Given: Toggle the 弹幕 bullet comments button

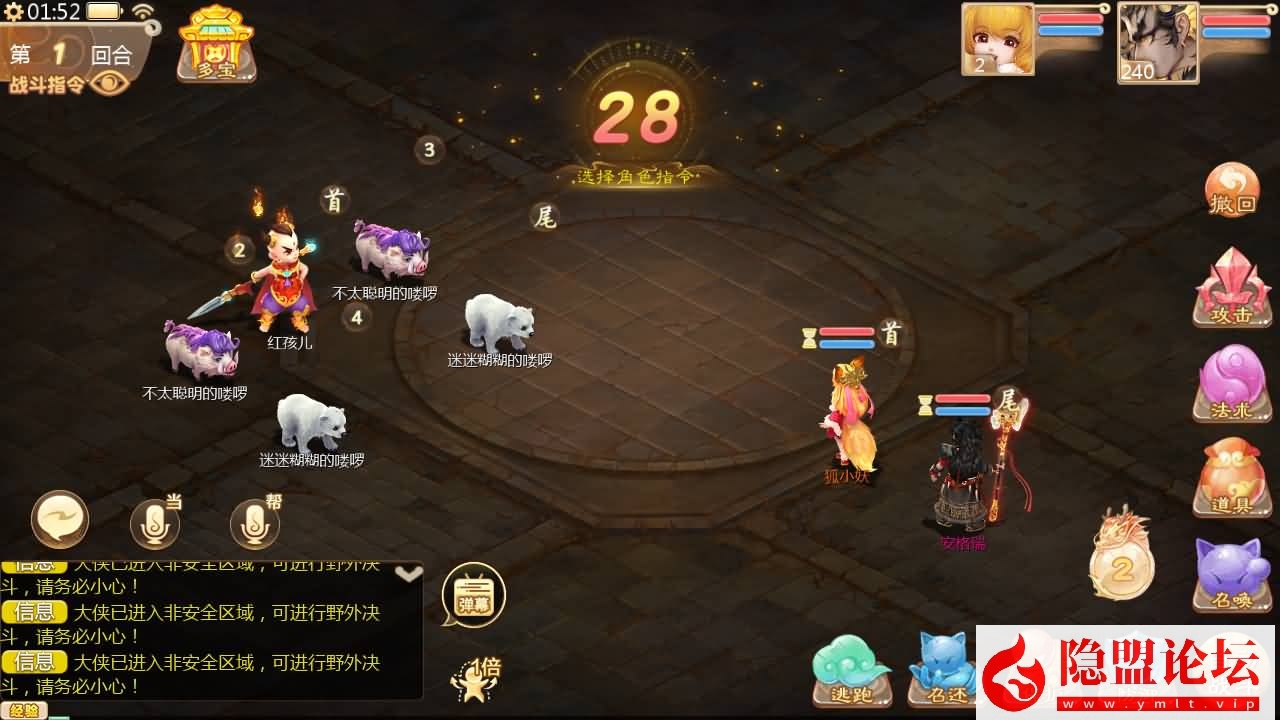Looking at the screenshot, I should 473,595.
